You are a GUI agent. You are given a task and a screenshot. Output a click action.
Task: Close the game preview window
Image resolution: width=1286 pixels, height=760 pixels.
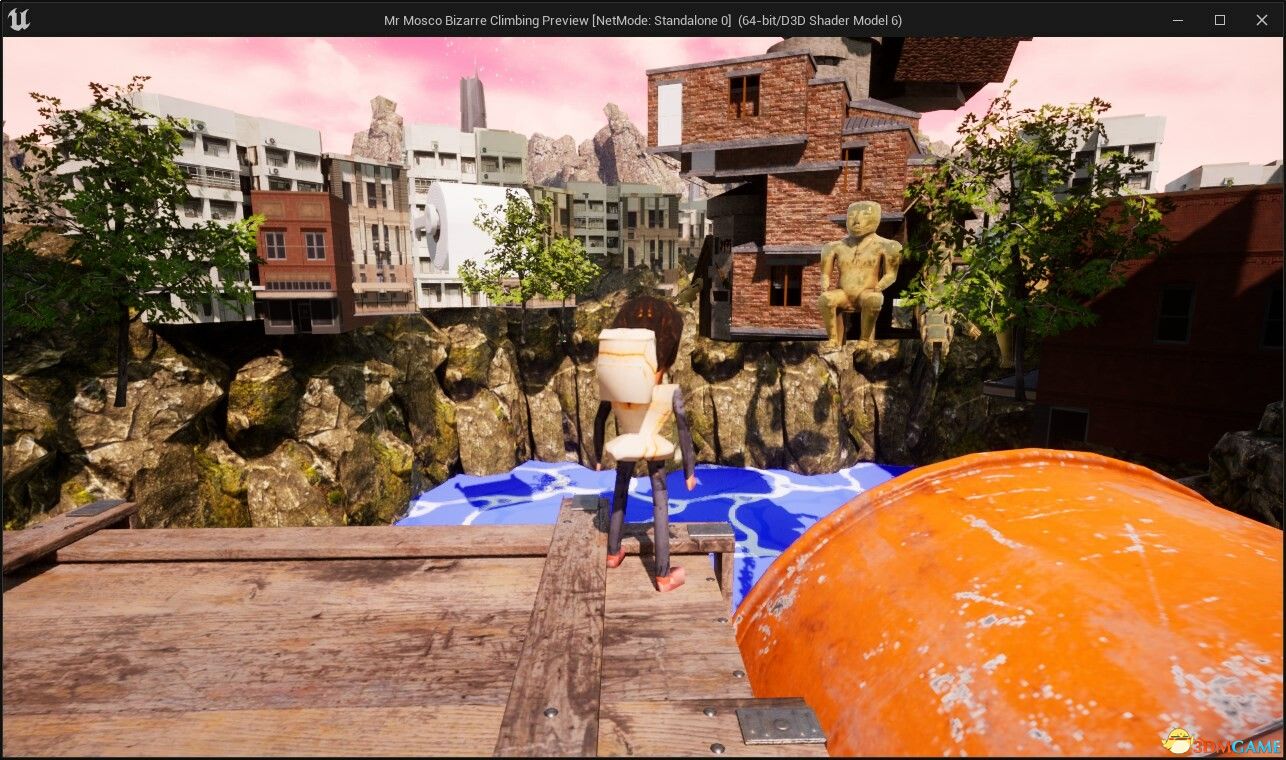(1262, 20)
